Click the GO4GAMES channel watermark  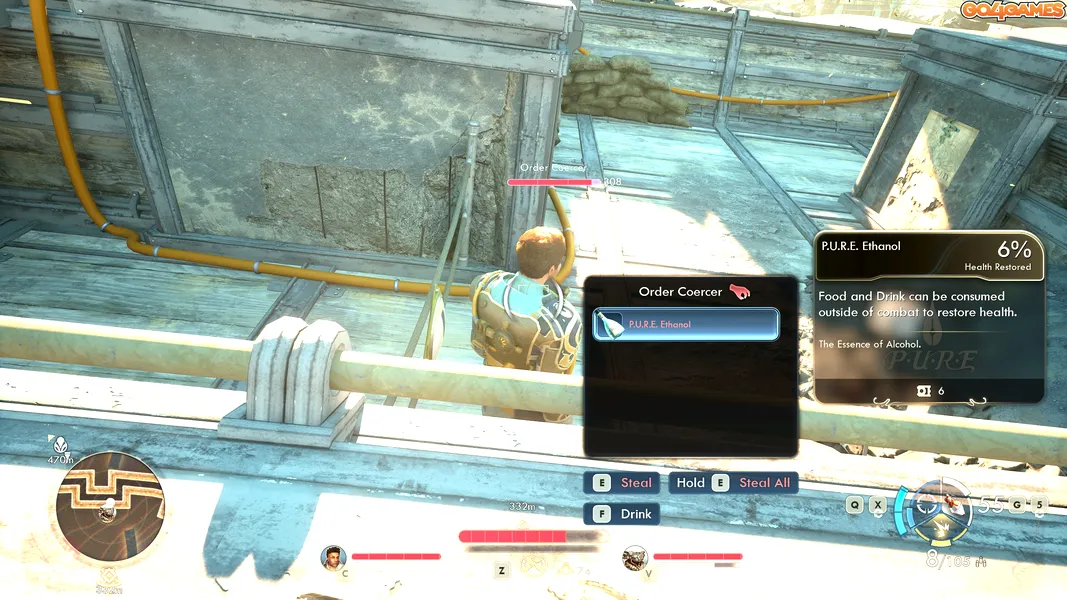tap(1011, 10)
